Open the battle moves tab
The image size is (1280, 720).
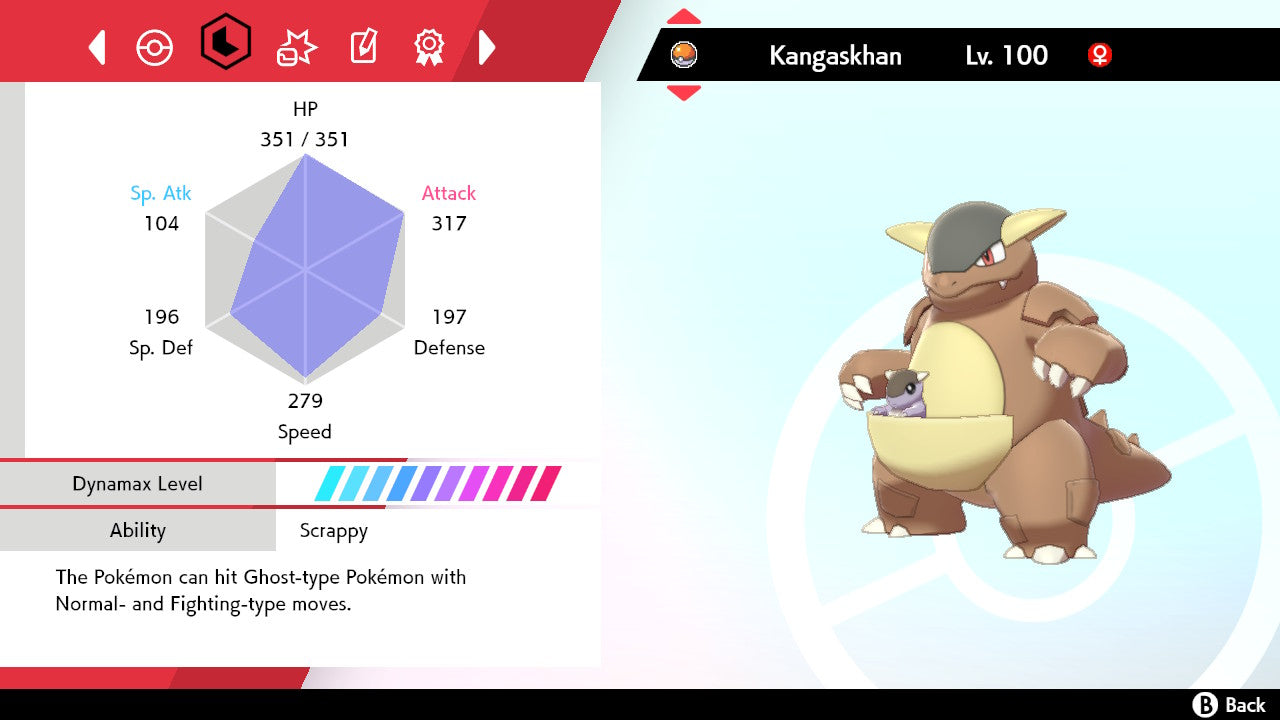click(297, 47)
